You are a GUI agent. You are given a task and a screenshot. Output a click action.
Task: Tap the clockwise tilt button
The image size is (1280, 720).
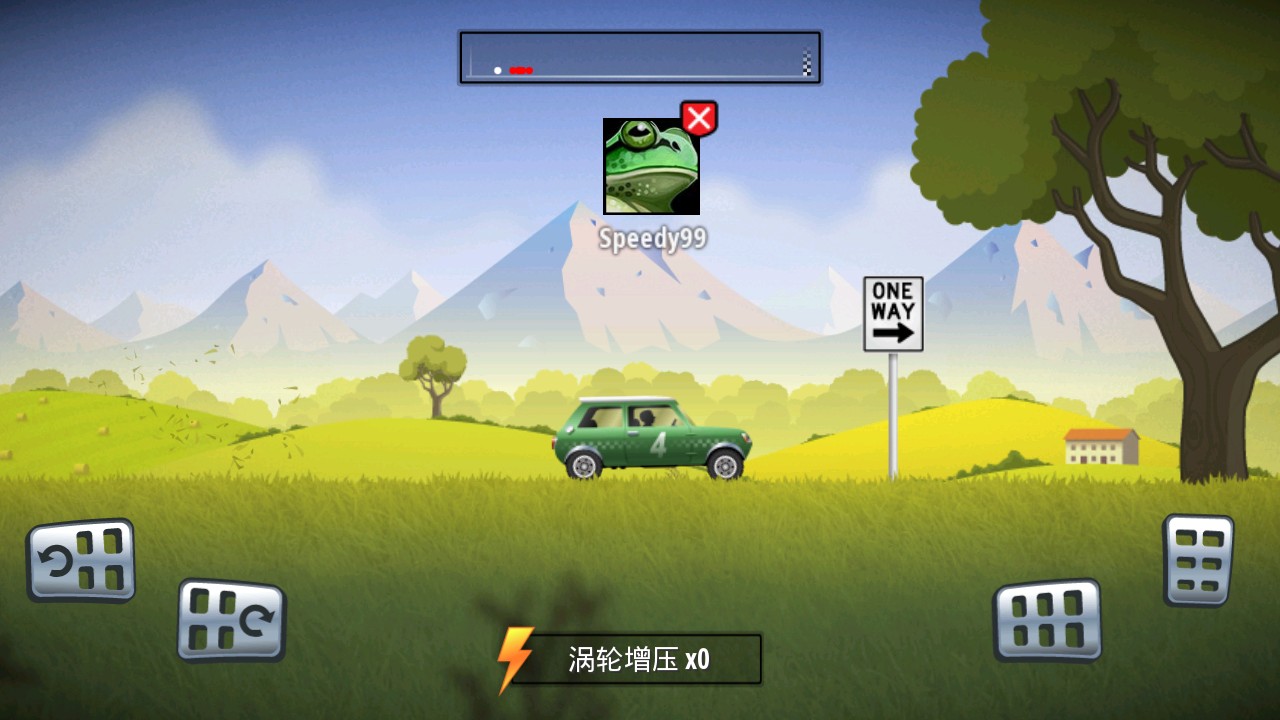[x=231, y=620]
